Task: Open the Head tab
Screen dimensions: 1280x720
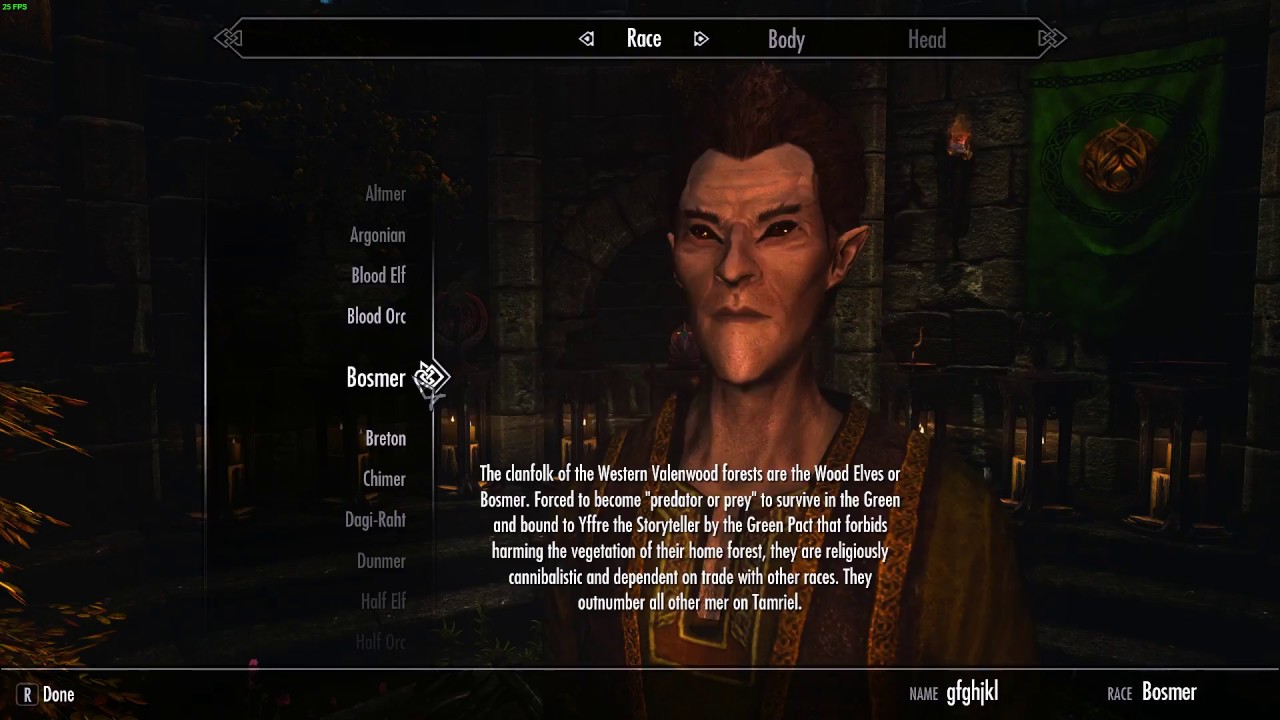Action: (926, 39)
